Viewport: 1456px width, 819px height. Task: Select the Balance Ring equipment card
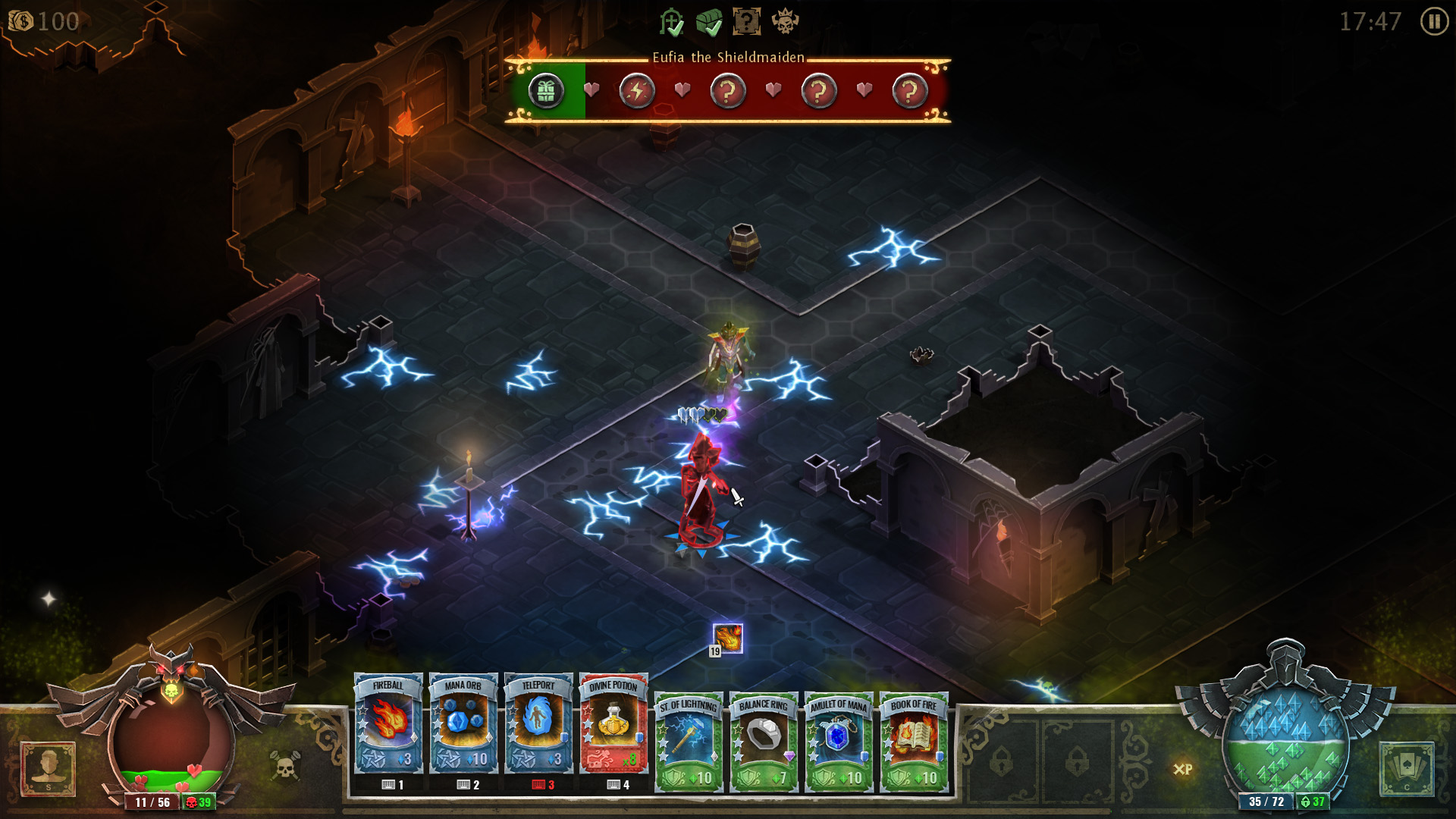(762, 739)
